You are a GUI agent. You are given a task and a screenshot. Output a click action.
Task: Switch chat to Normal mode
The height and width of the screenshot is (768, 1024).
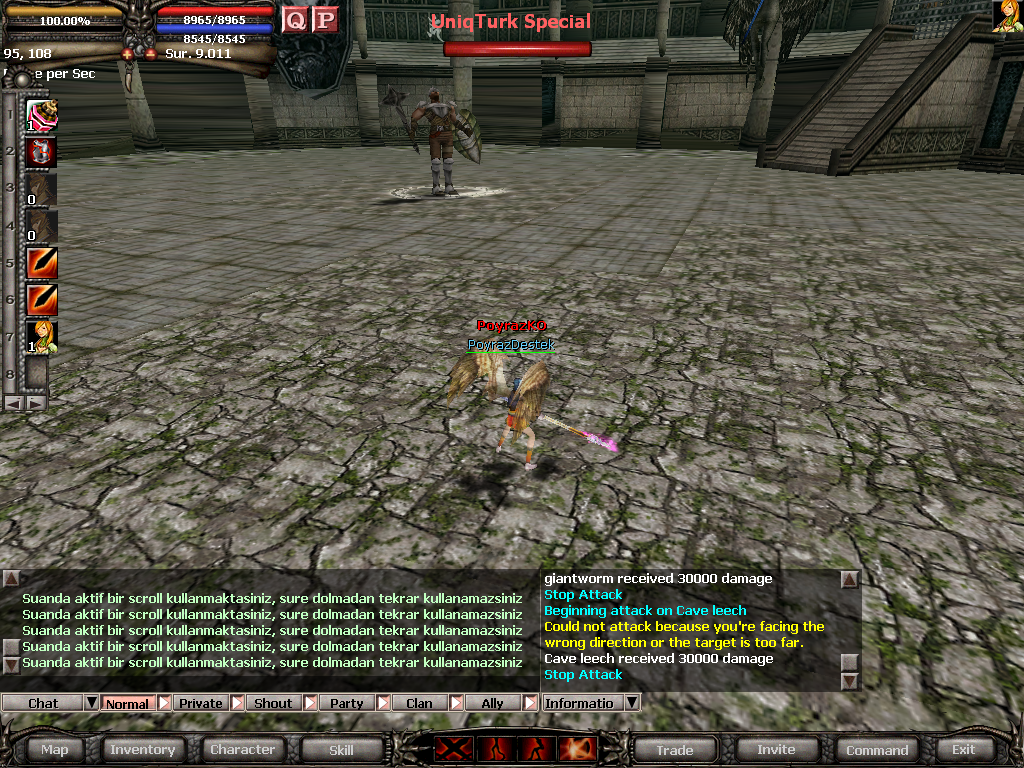coord(127,703)
